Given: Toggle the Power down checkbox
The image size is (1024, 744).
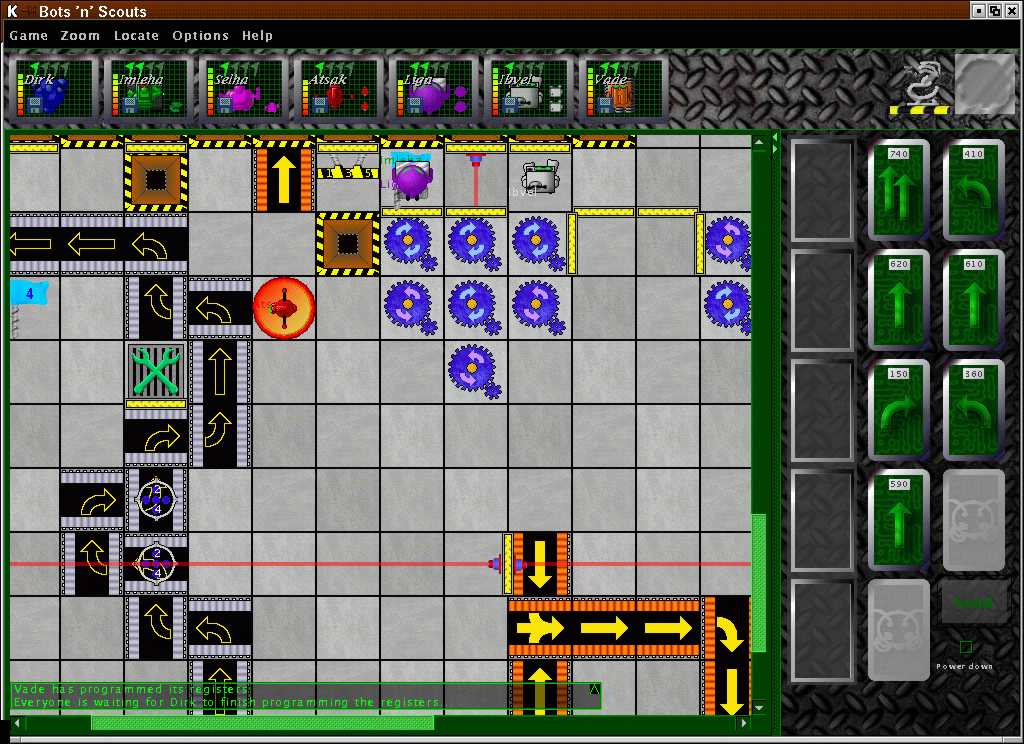Looking at the screenshot, I should [966, 647].
